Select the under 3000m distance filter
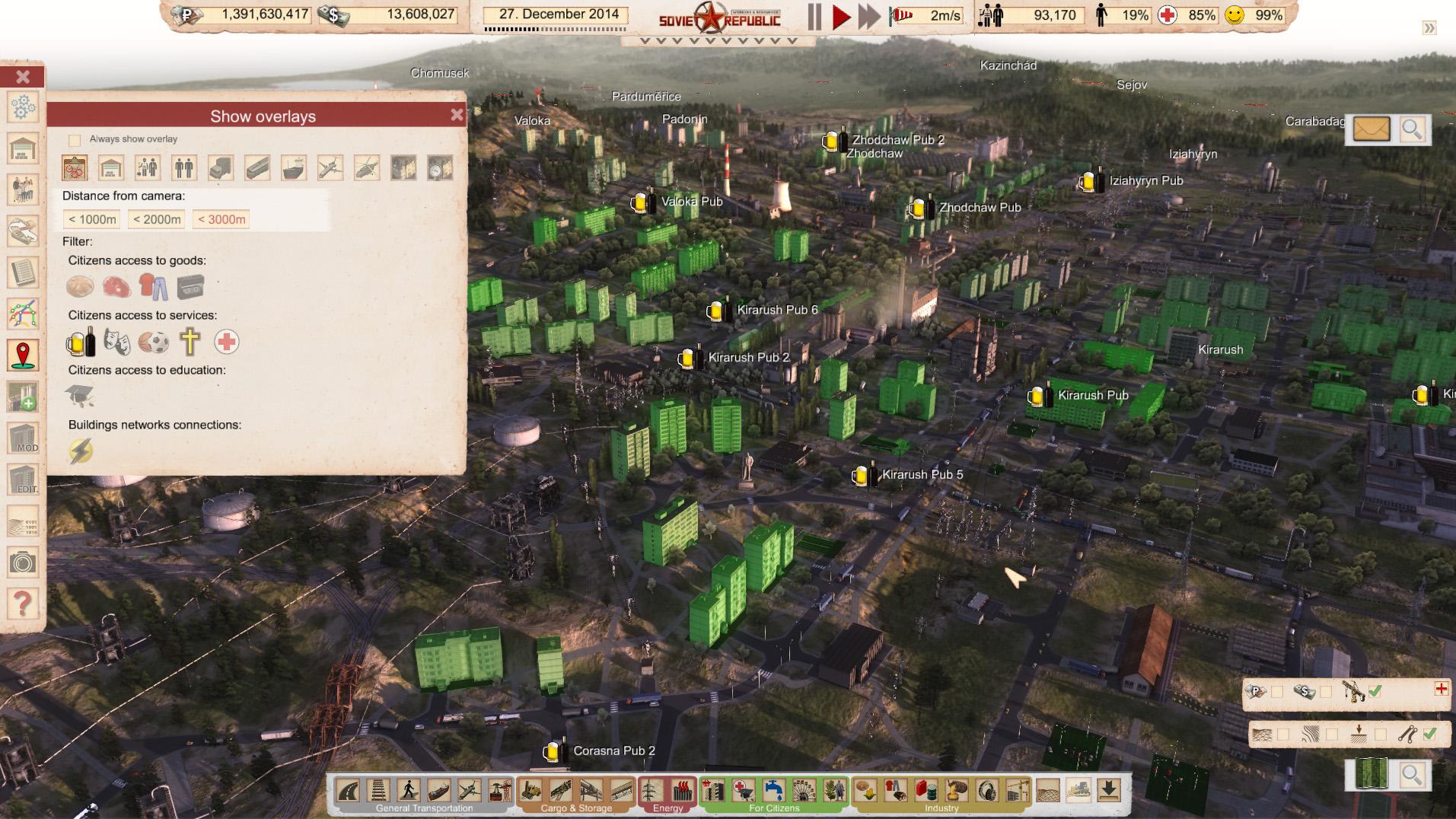 point(221,219)
